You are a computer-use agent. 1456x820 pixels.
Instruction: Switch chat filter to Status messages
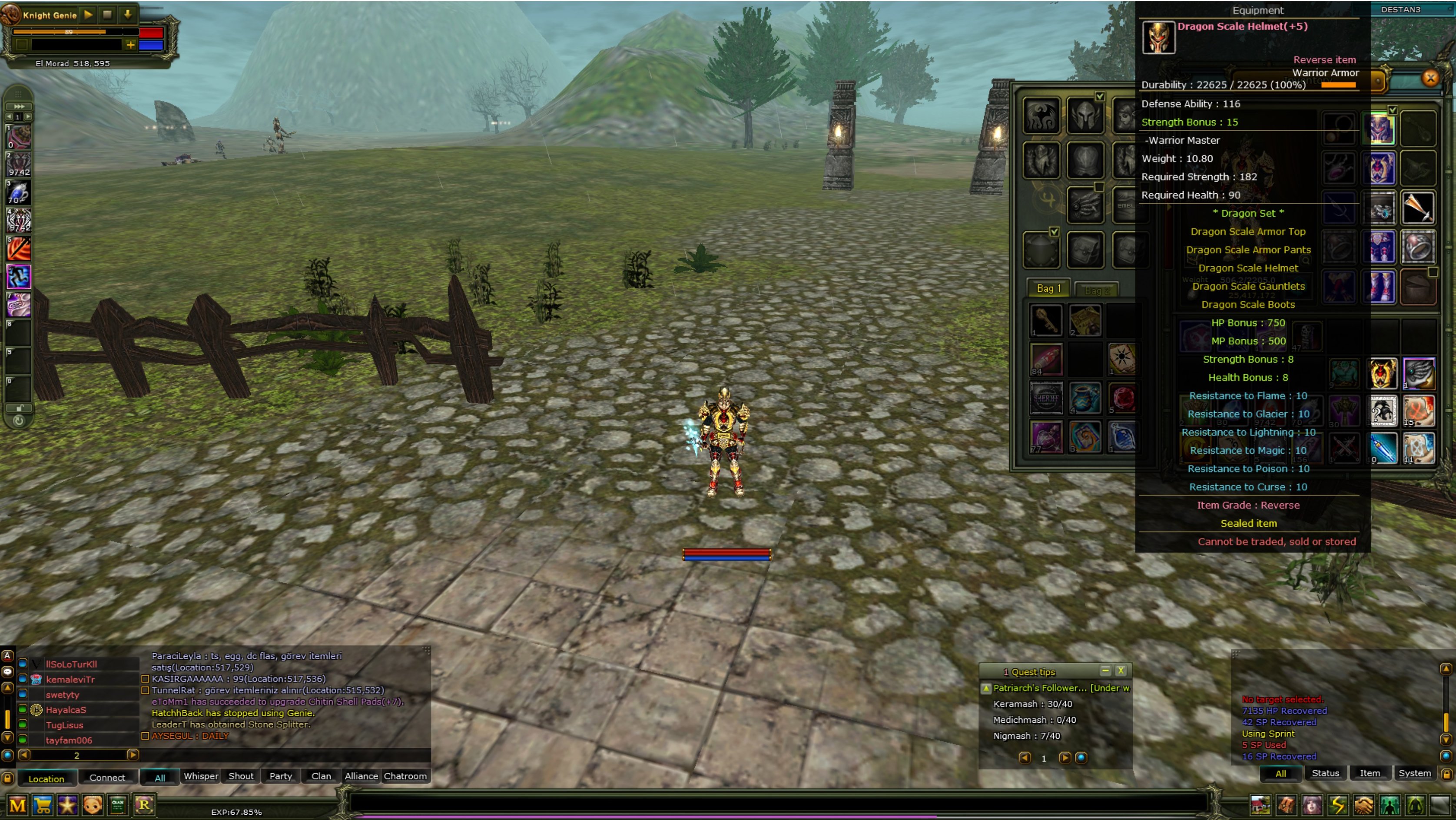[1326, 773]
